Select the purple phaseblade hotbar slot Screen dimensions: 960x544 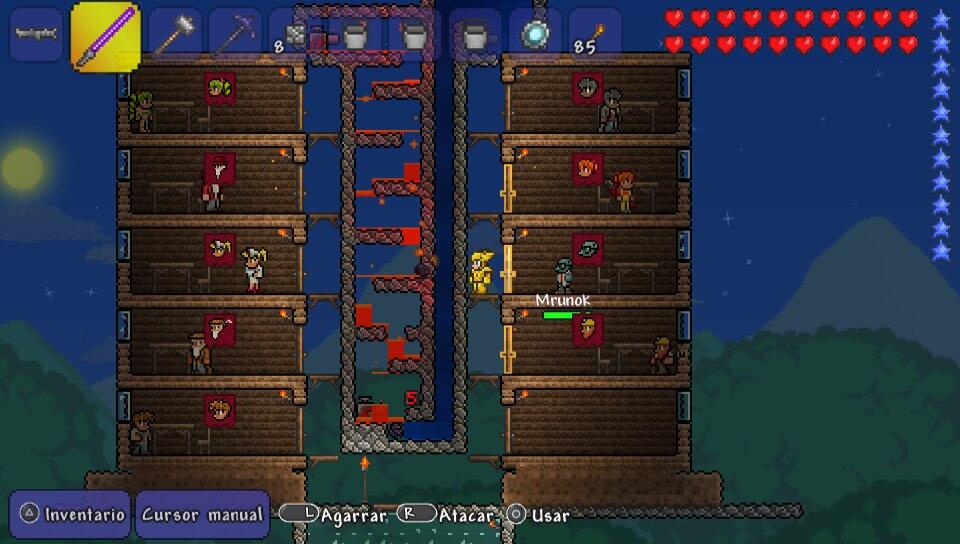click(x=105, y=36)
